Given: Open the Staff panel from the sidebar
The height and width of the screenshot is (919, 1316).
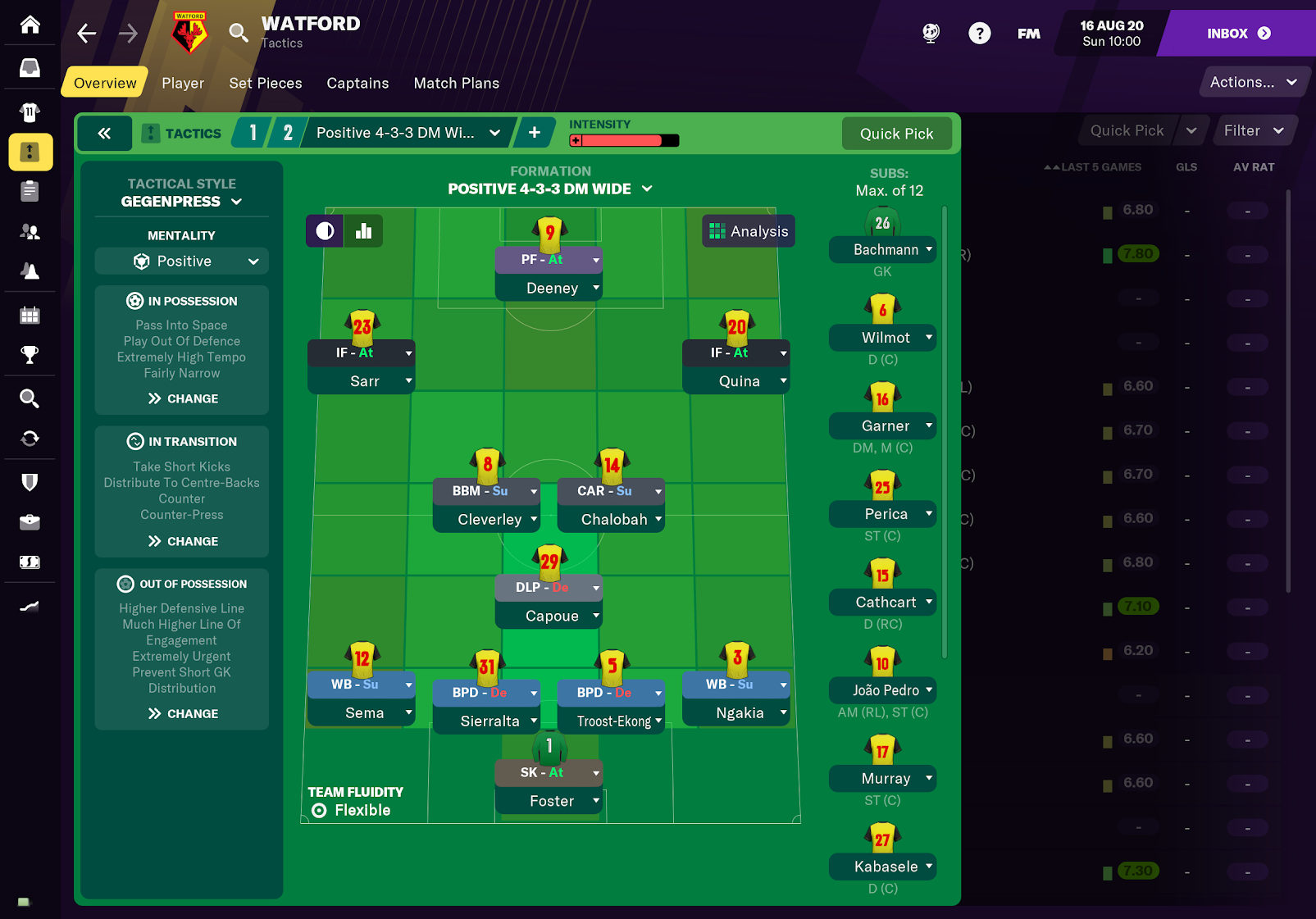Looking at the screenshot, I should 30,232.
